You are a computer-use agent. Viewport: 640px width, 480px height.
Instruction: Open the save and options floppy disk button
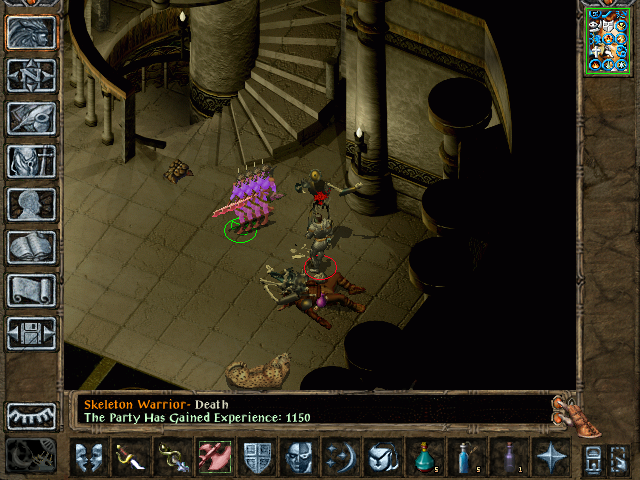(31, 333)
